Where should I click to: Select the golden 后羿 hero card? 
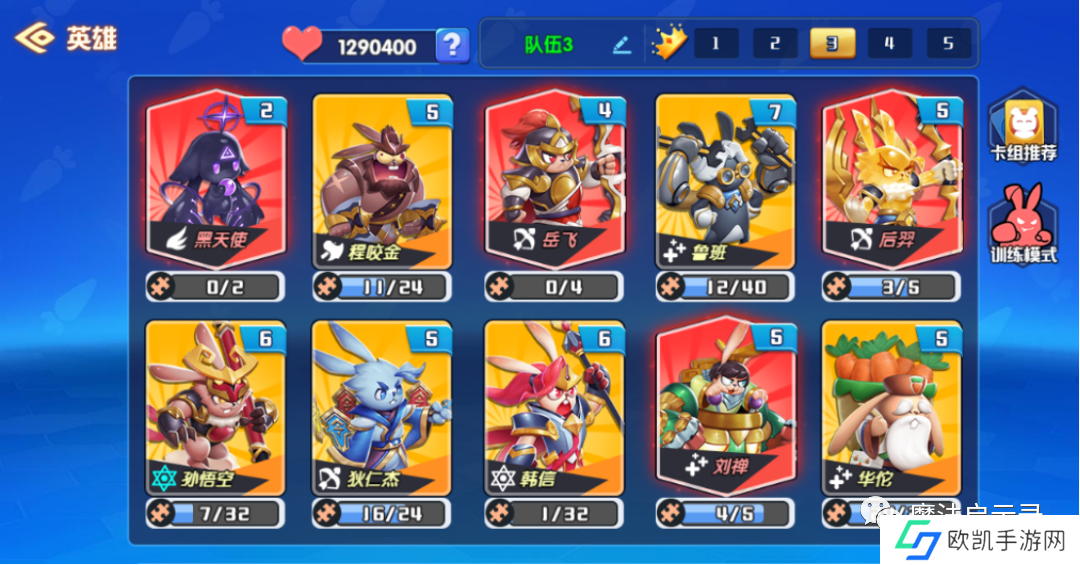coord(892,178)
